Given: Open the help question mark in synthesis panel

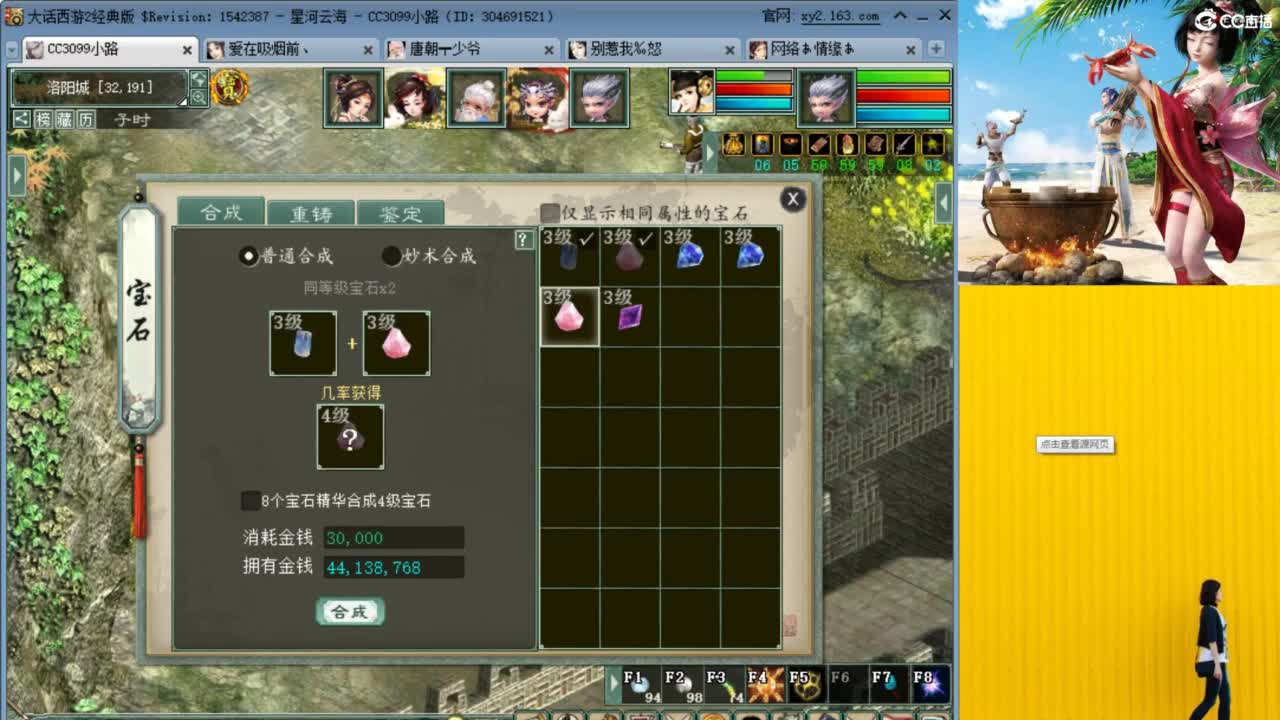Looking at the screenshot, I should (521, 239).
